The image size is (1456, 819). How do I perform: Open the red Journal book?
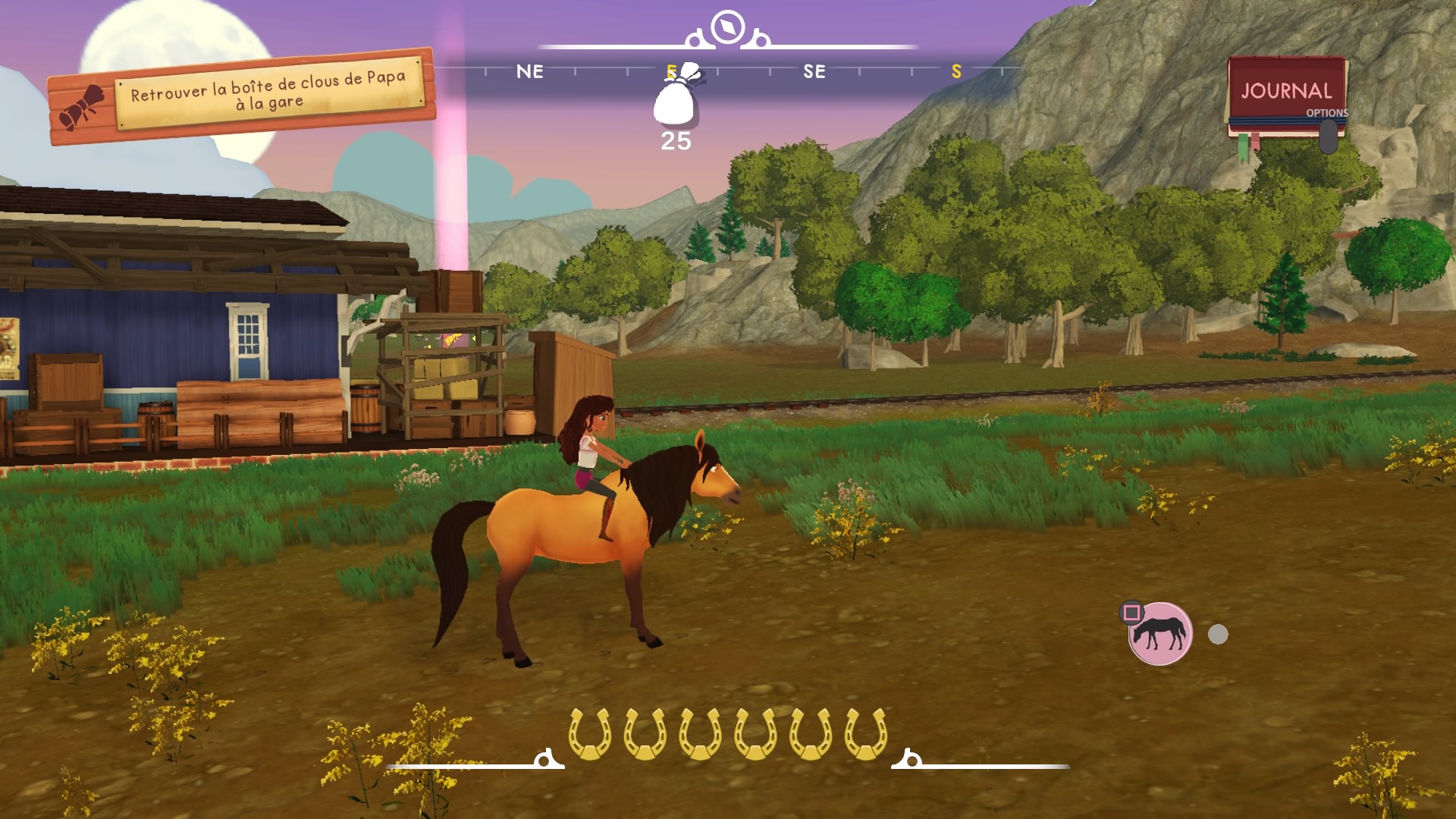pyautogui.click(x=1286, y=93)
